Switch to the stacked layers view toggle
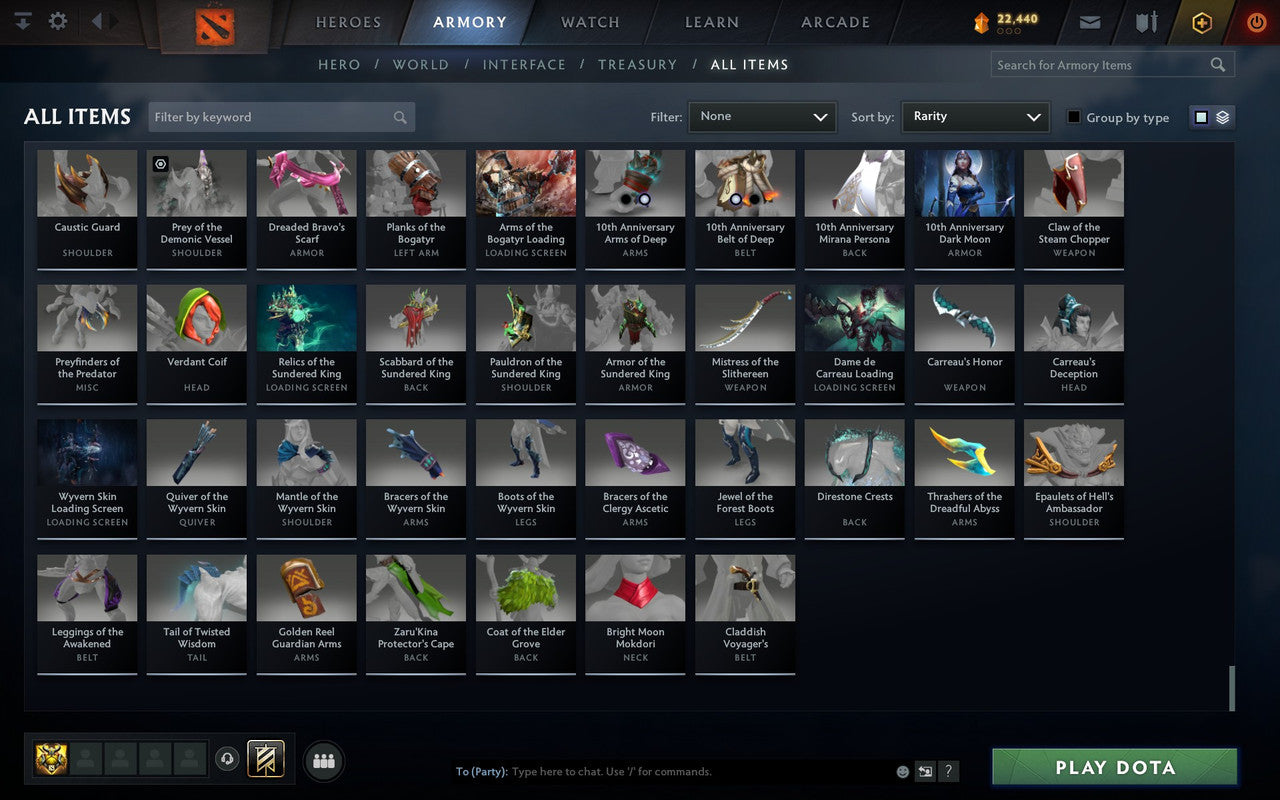The height and width of the screenshot is (800, 1280). point(1221,116)
